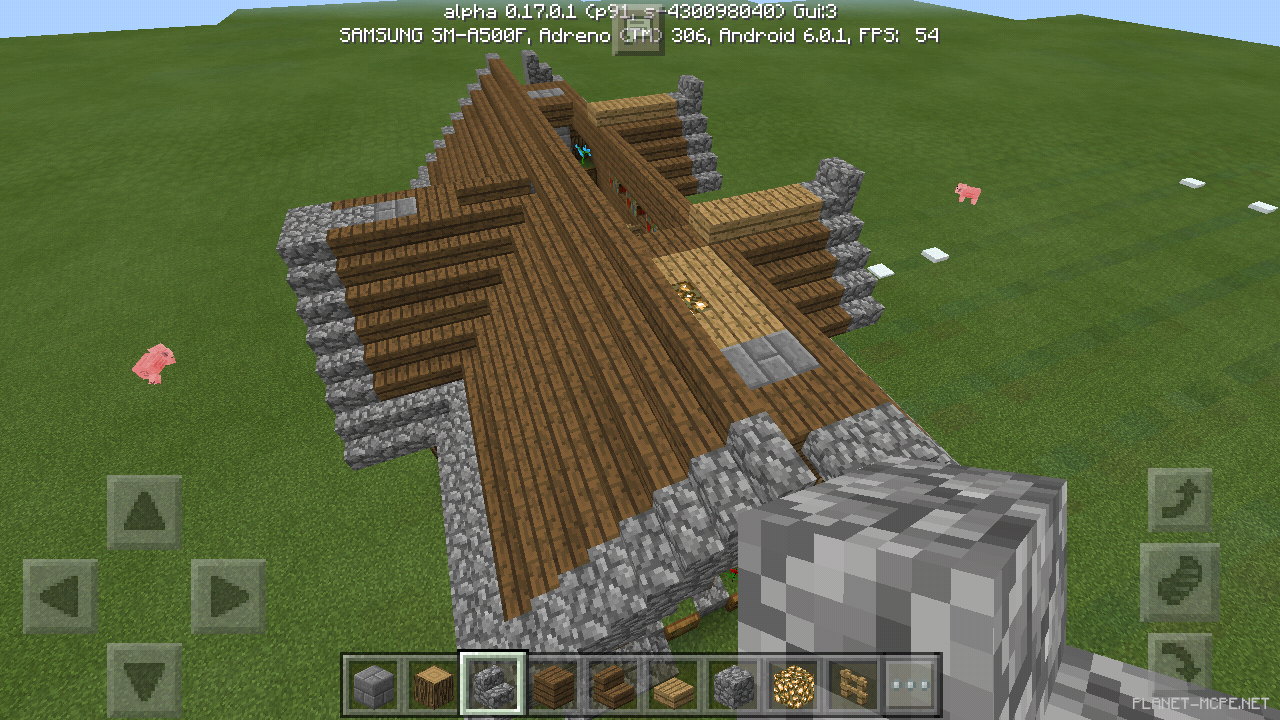Select the cobblestone stairs hotbar slot

coord(492,684)
